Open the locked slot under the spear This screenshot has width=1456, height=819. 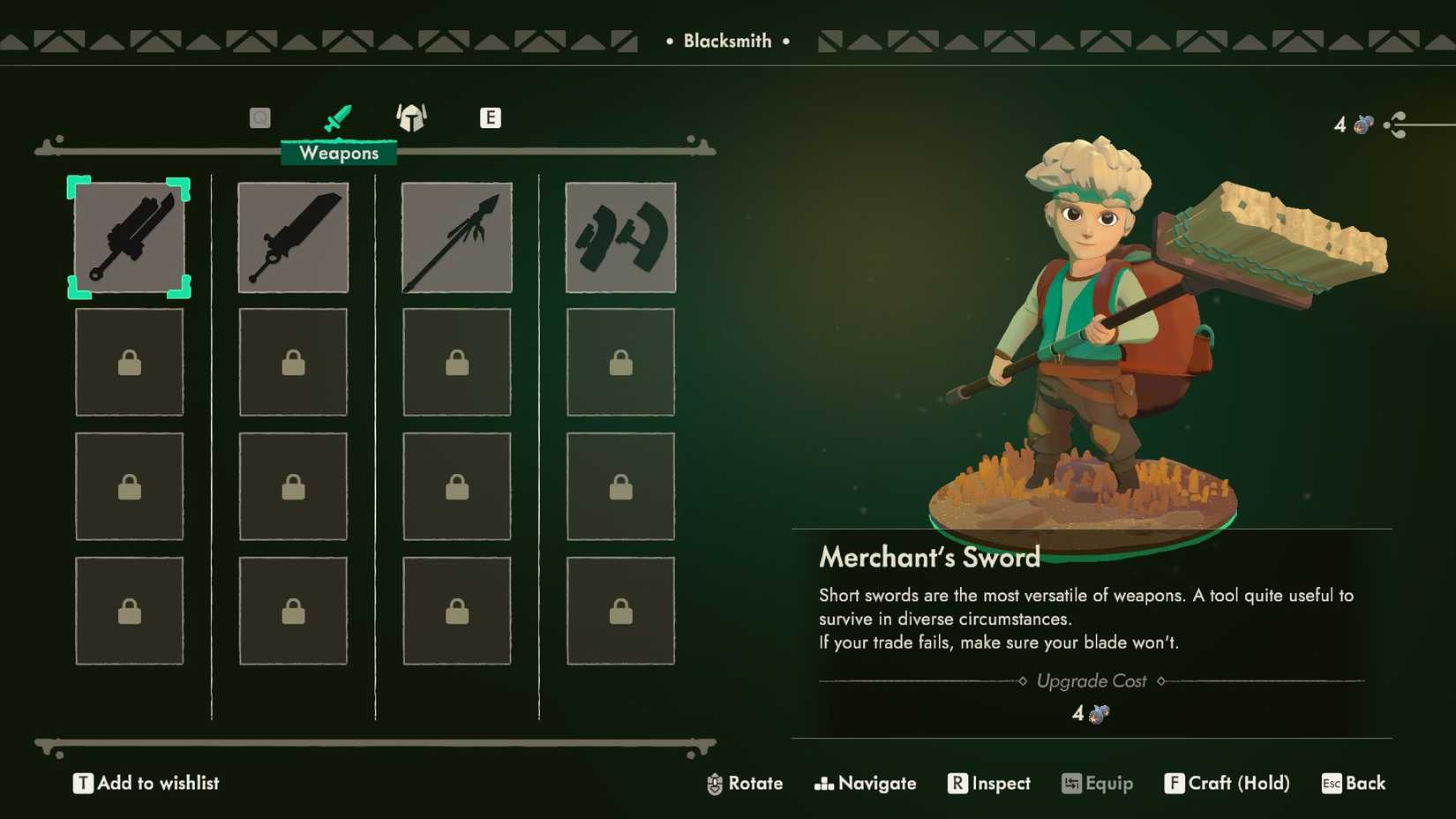tap(456, 362)
